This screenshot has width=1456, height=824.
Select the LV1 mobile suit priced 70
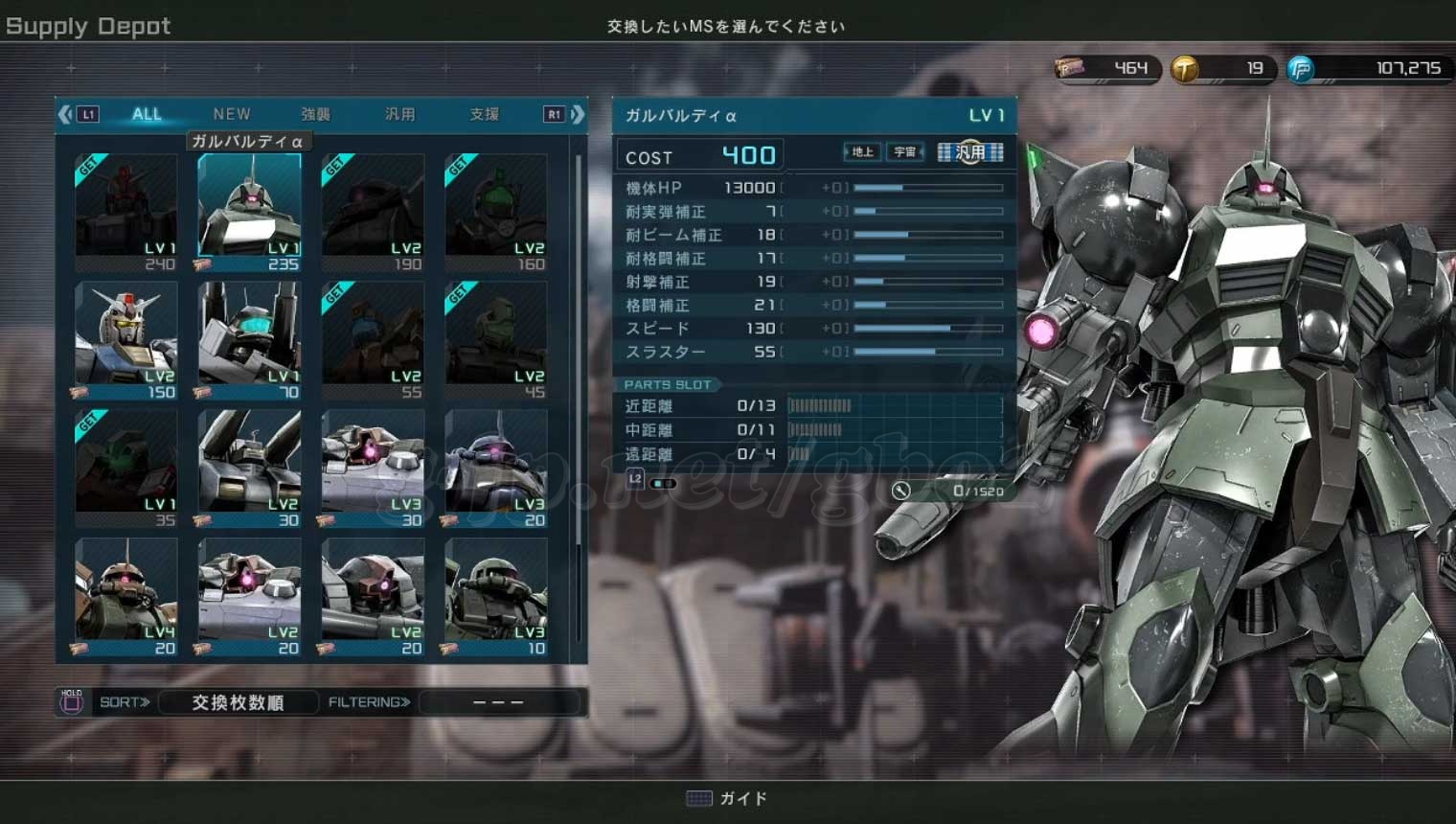click(249, 340)
